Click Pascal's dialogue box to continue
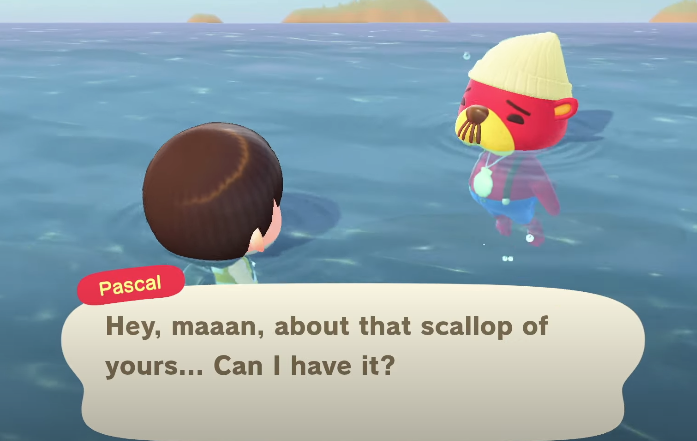This screenshot has width=697, height=441. [x=352, y=352]
